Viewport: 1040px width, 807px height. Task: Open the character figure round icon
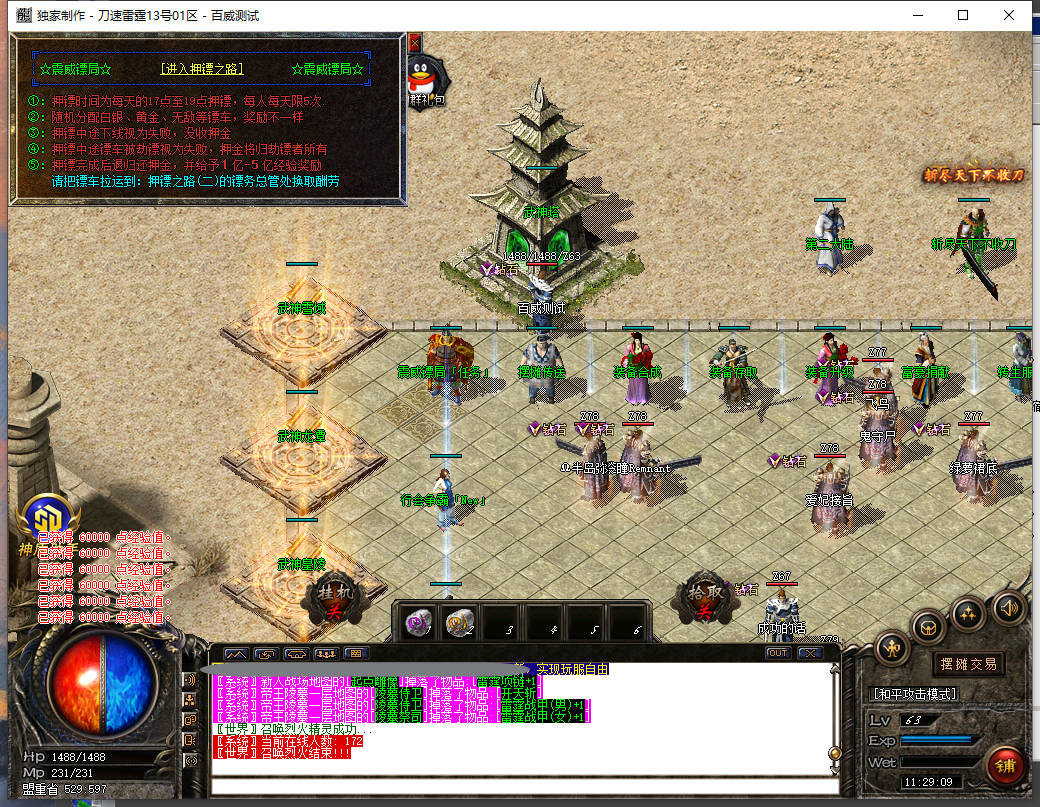click(891, 649)
